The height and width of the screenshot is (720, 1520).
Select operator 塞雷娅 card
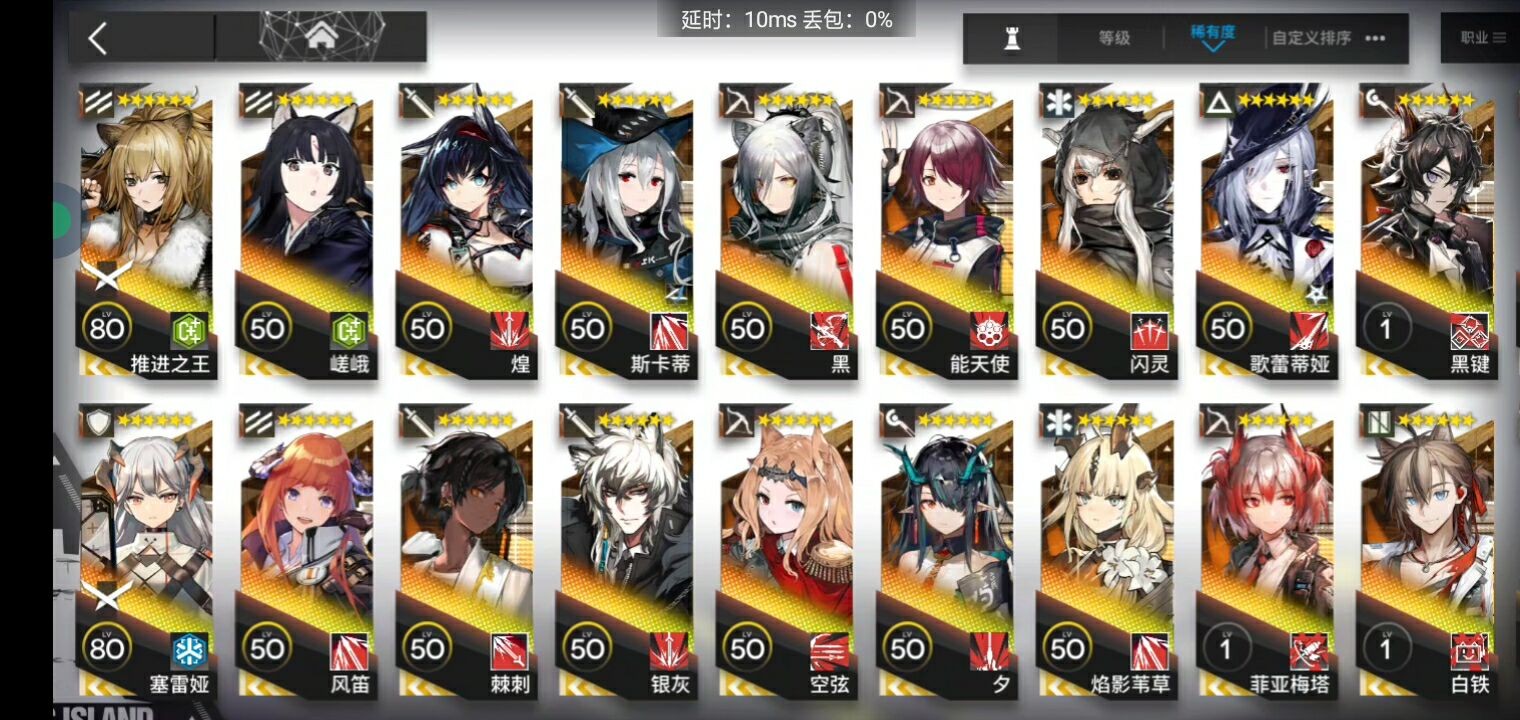coord(146,550)
